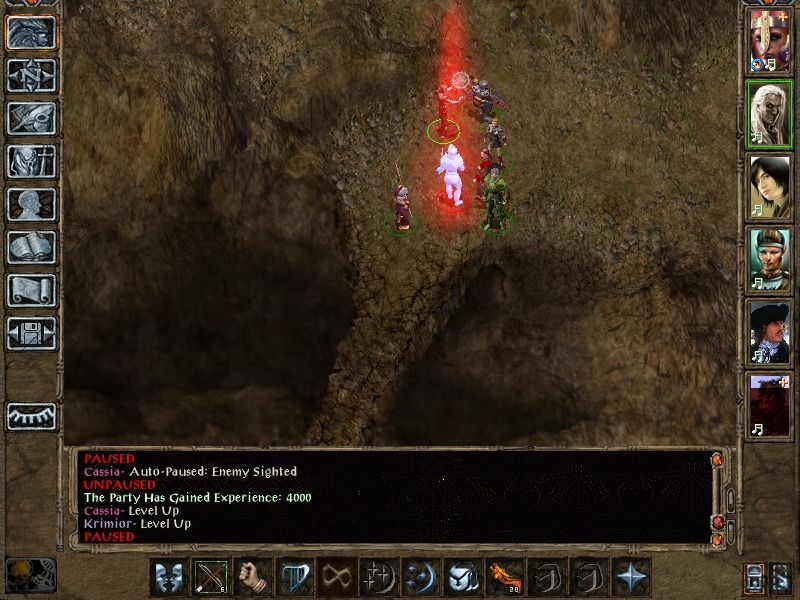800x600 pixels.
Task: Select the white-haired elf portrait
Action: [770, 113]
